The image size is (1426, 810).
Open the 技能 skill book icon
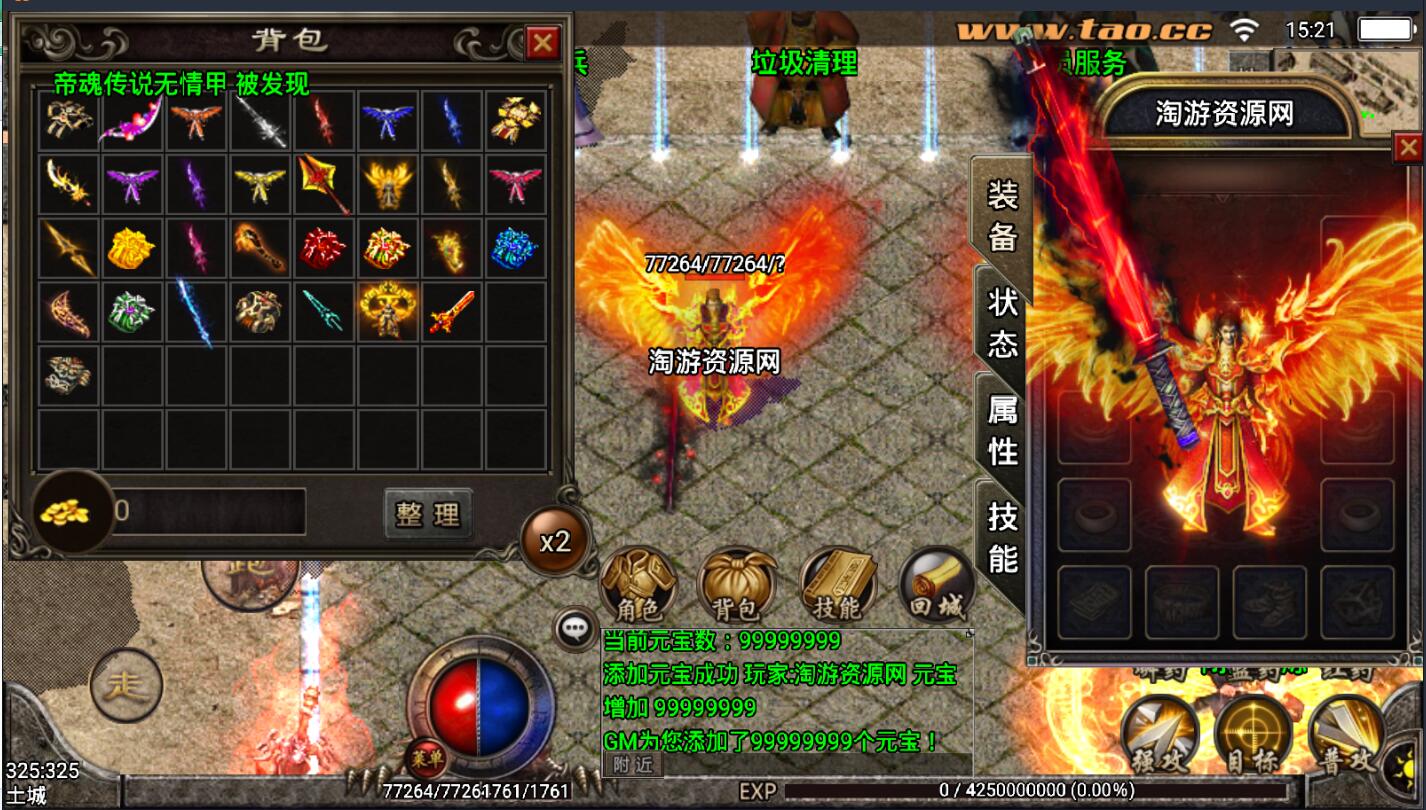[837, 585]
